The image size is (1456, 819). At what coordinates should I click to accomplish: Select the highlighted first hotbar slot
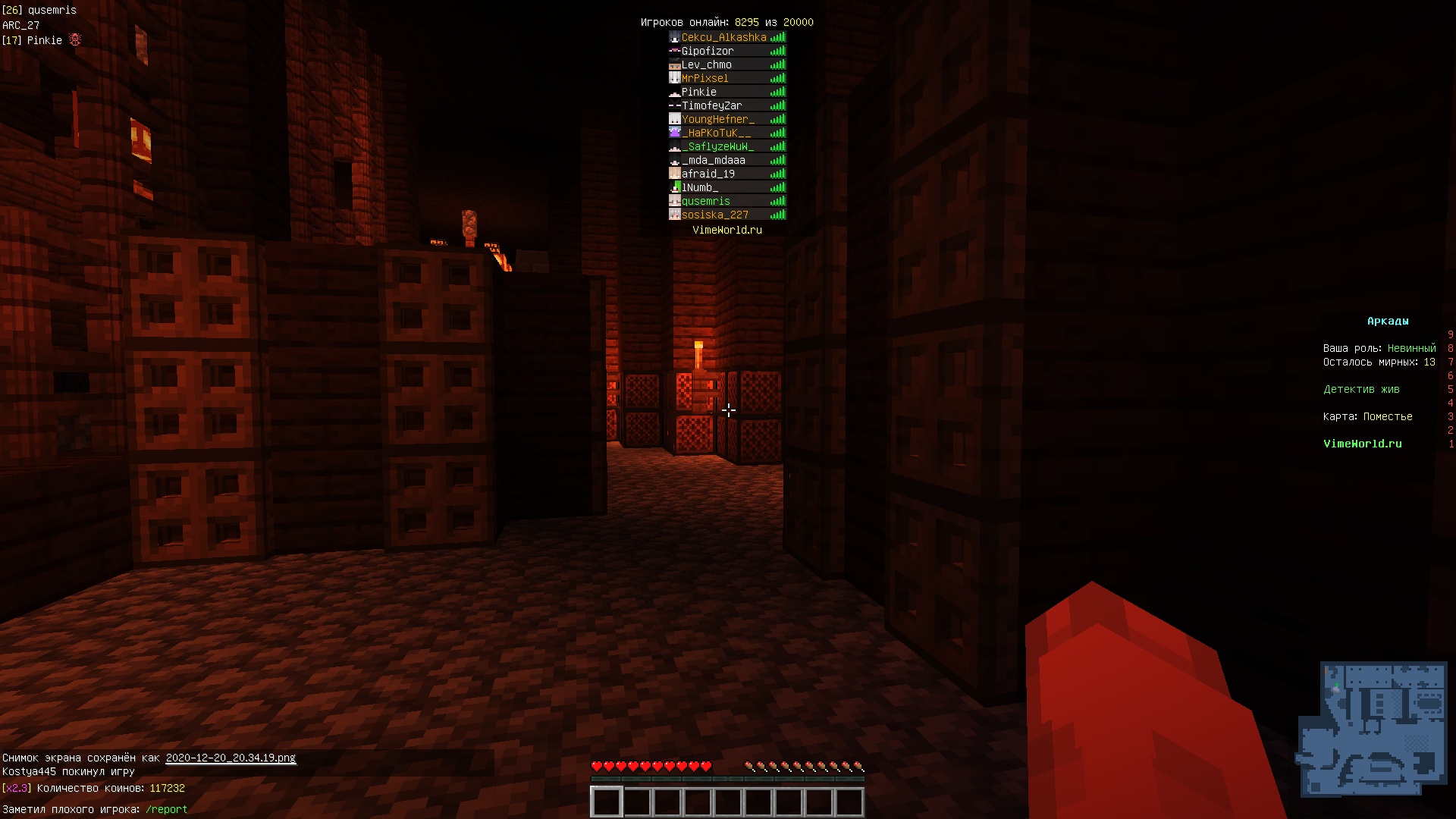click(607, 802)
